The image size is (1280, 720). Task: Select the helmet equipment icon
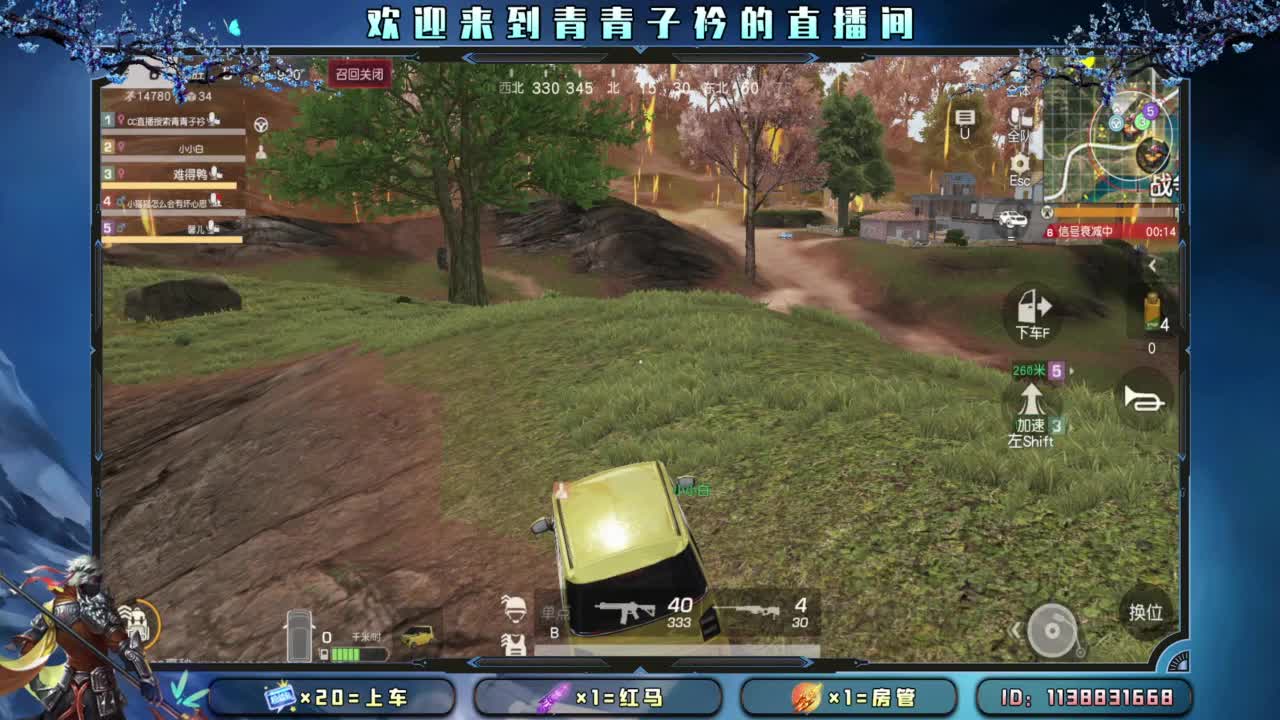click(x=513, y=612)
